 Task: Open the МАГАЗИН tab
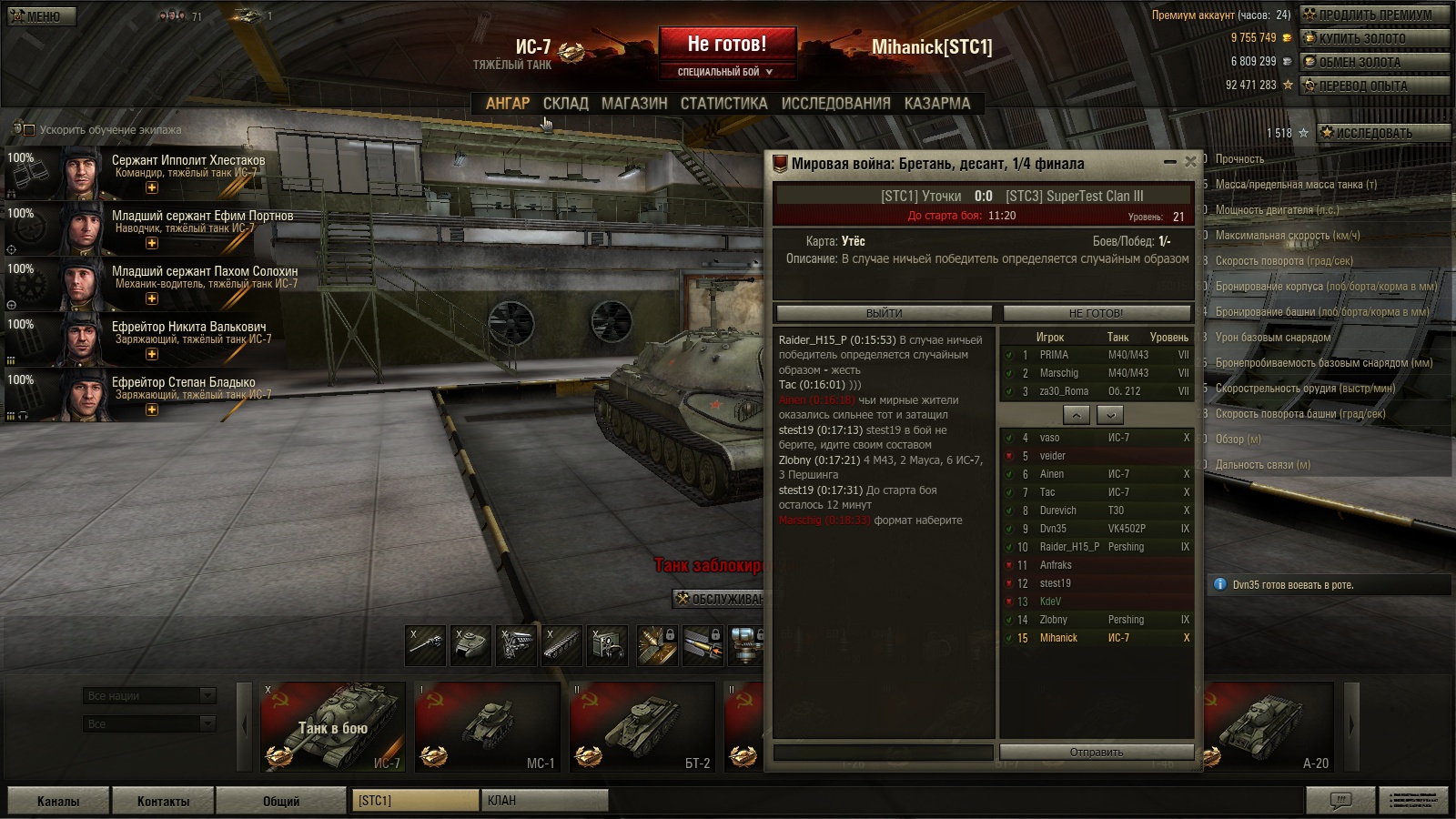(634, 104)
